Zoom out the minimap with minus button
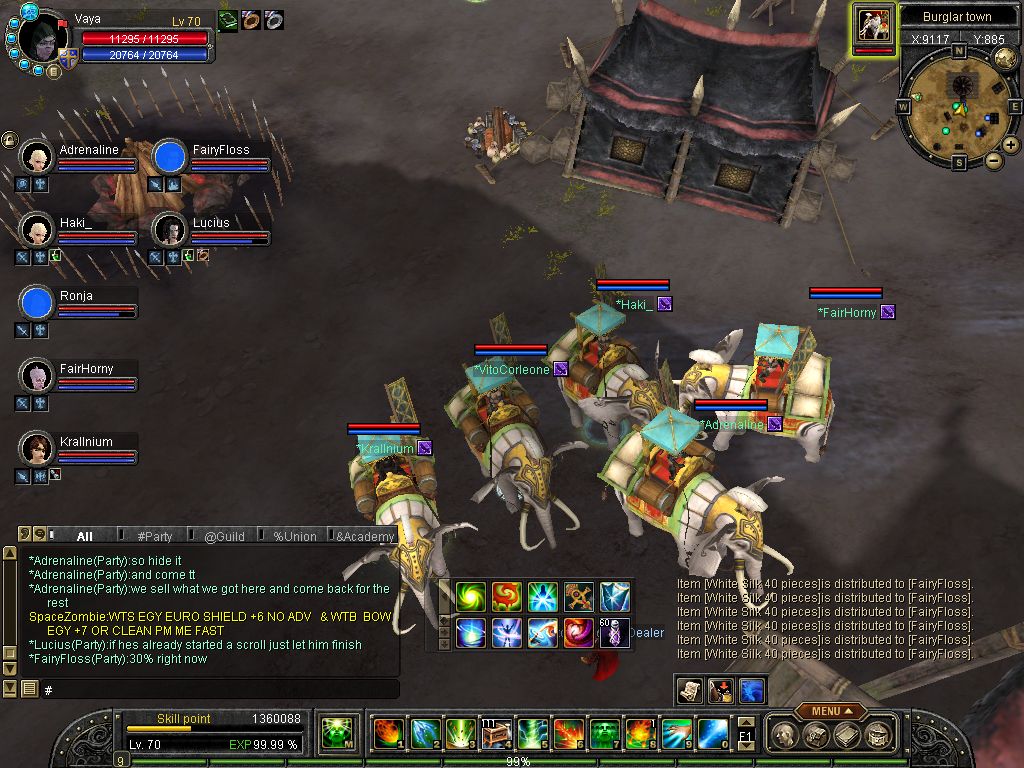This screenshot has height=768, width=1024. tap(993, 160)
